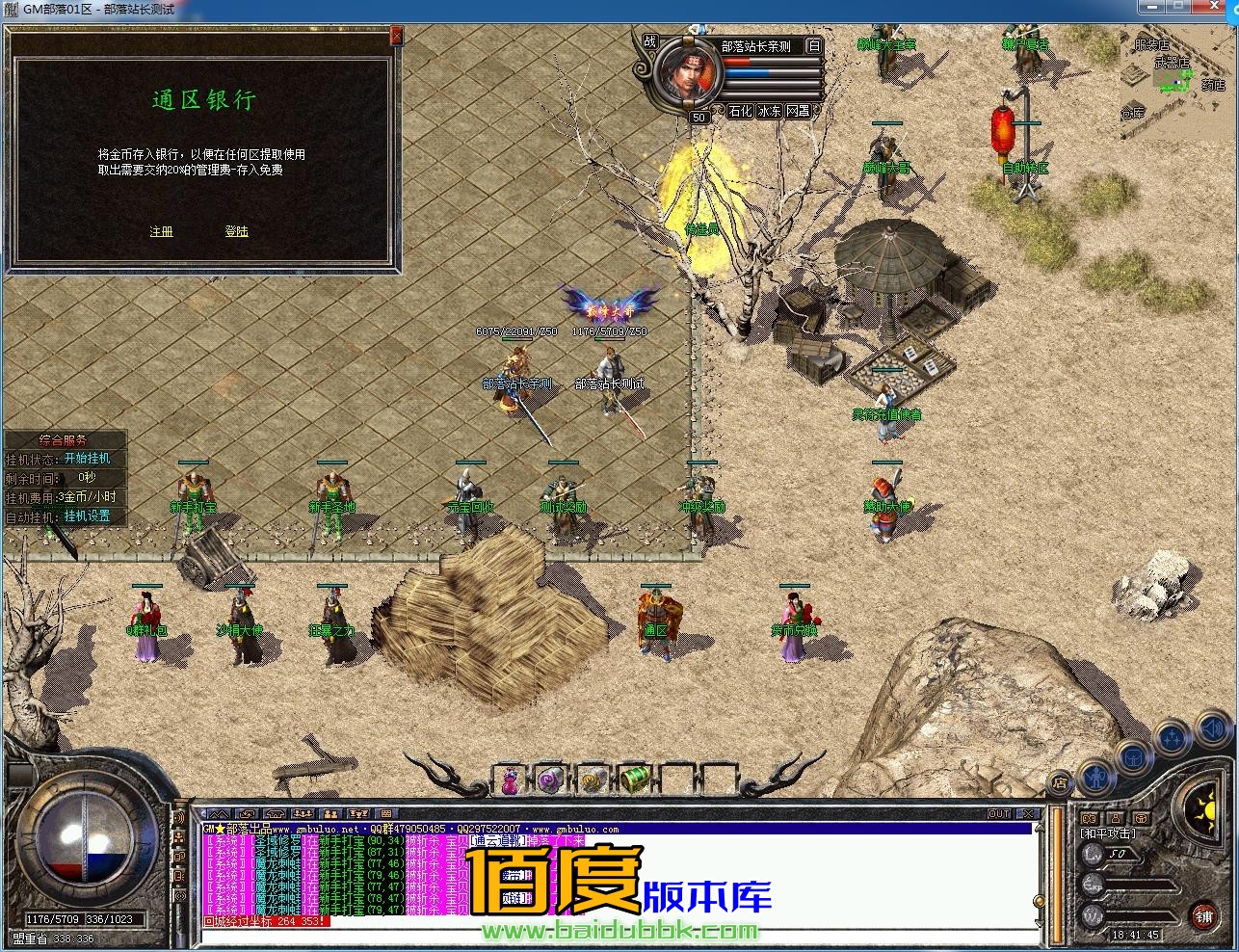Click the 战 mode badge by portrait
The image size is (1239, 952).
click(x=650, y=41)
